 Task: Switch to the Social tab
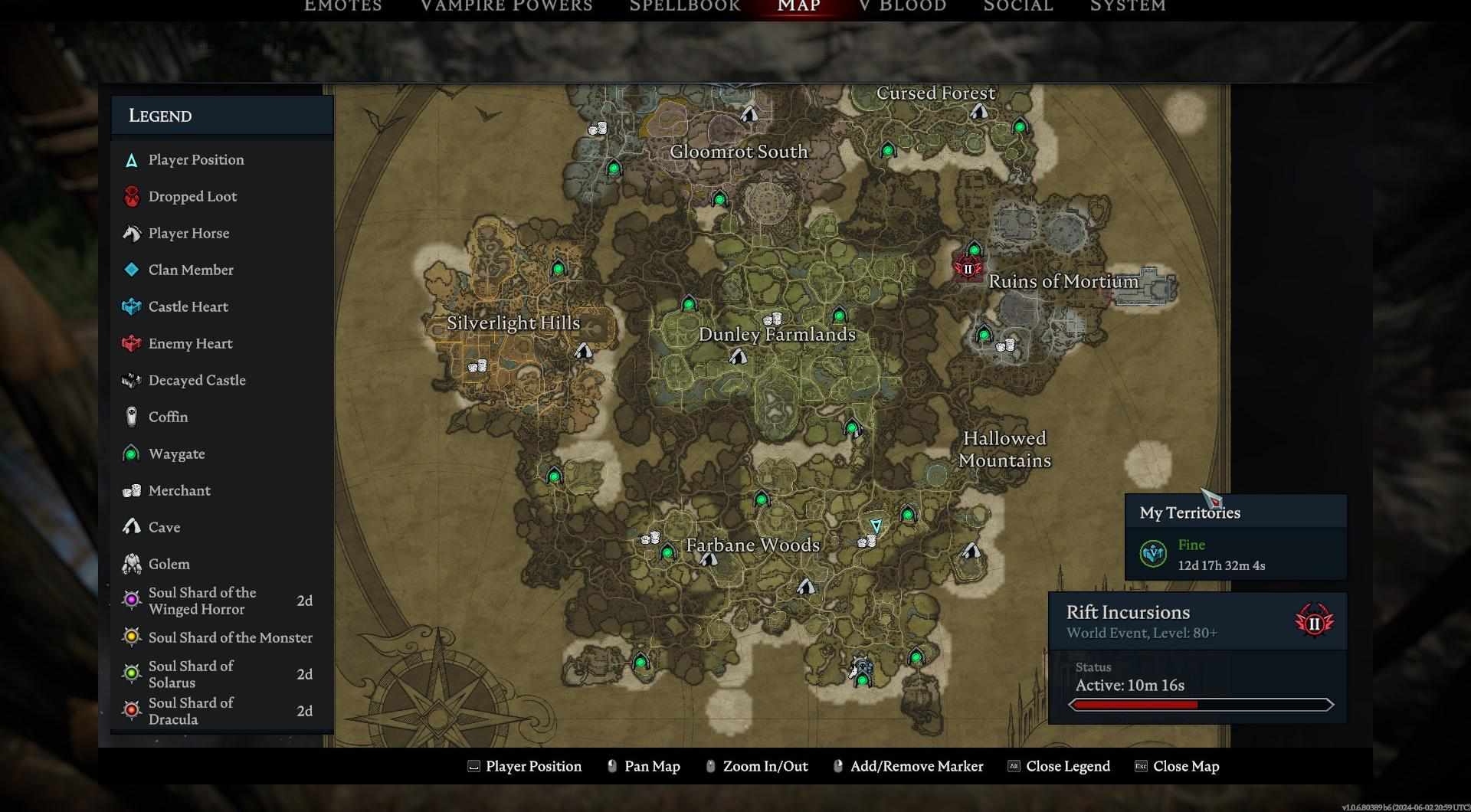(1017, 6)
